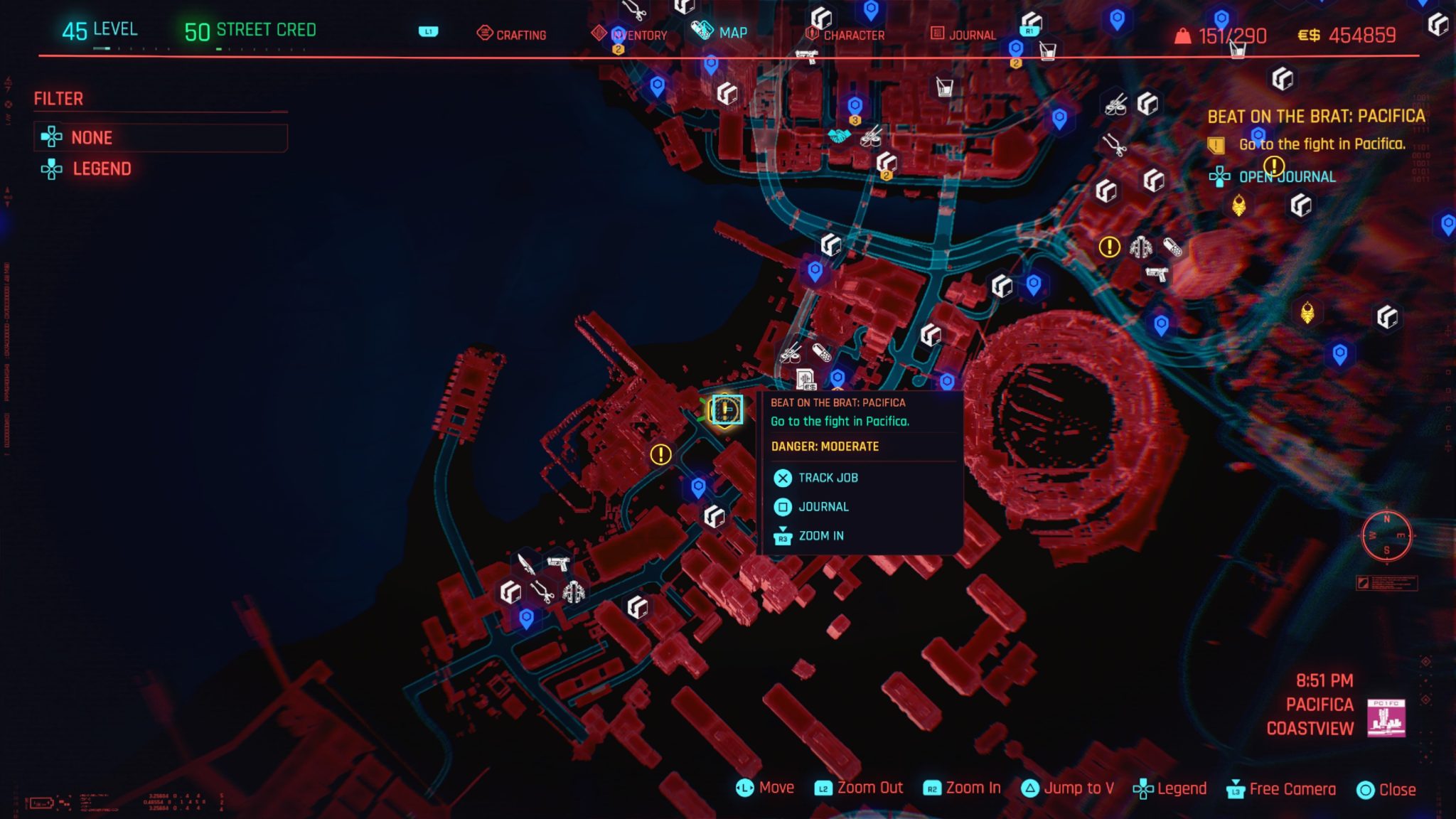Click Track Job in the quest tooltip

[829, 478]
